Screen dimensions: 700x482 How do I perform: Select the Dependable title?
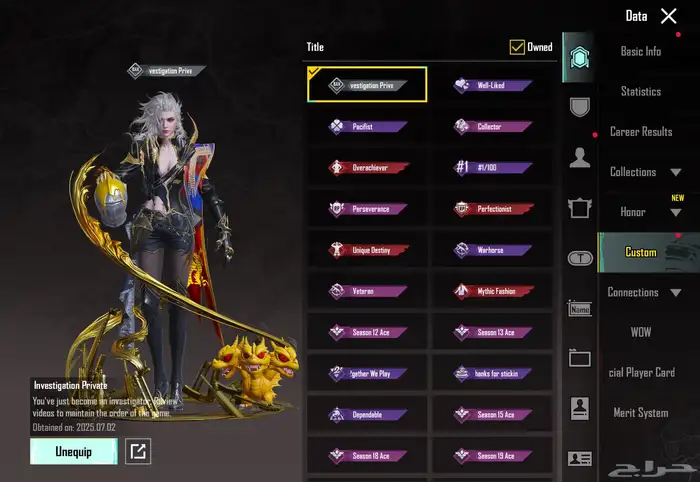click(x=366, y=414)
